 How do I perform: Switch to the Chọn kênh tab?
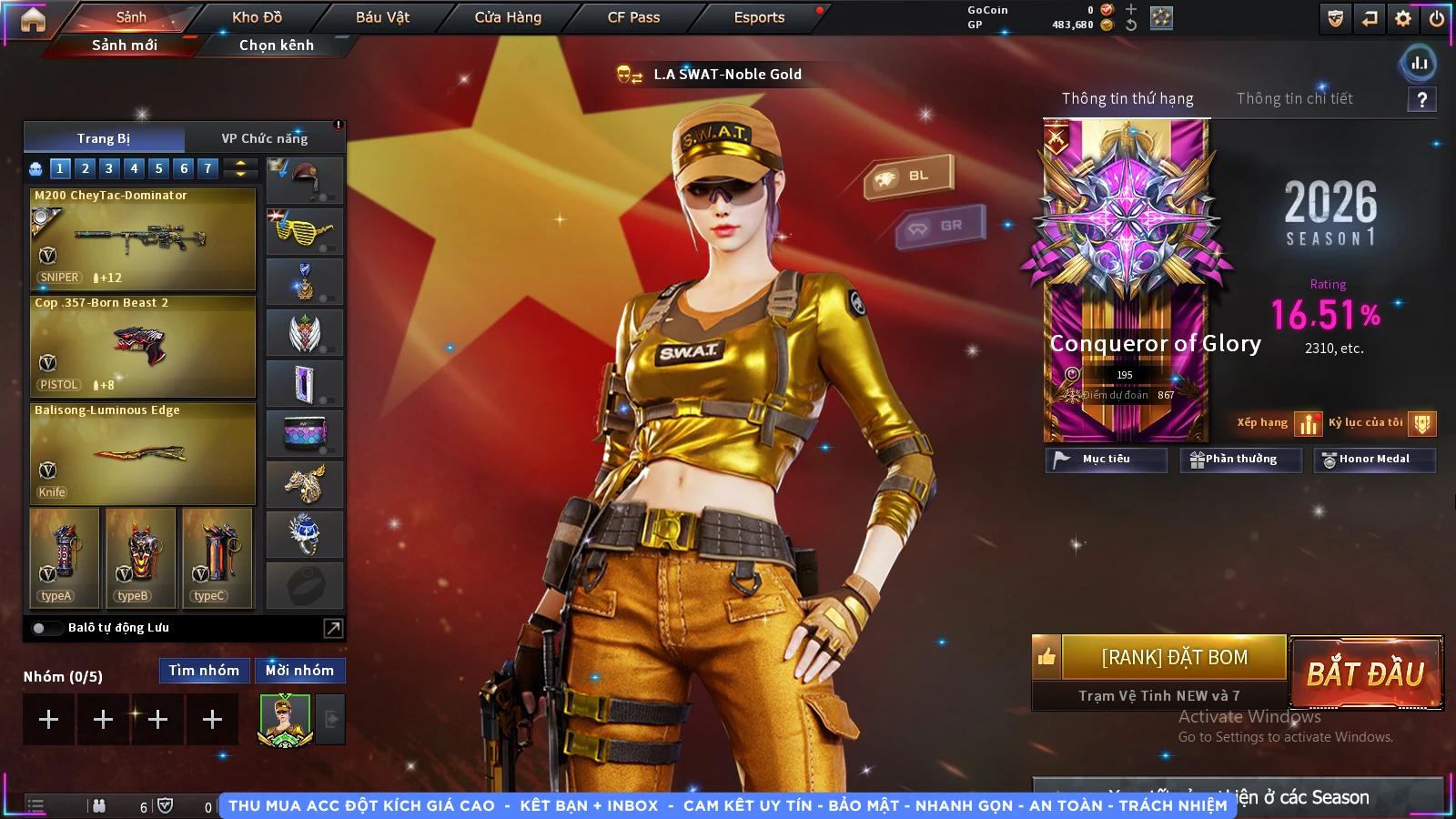[276, 45]
